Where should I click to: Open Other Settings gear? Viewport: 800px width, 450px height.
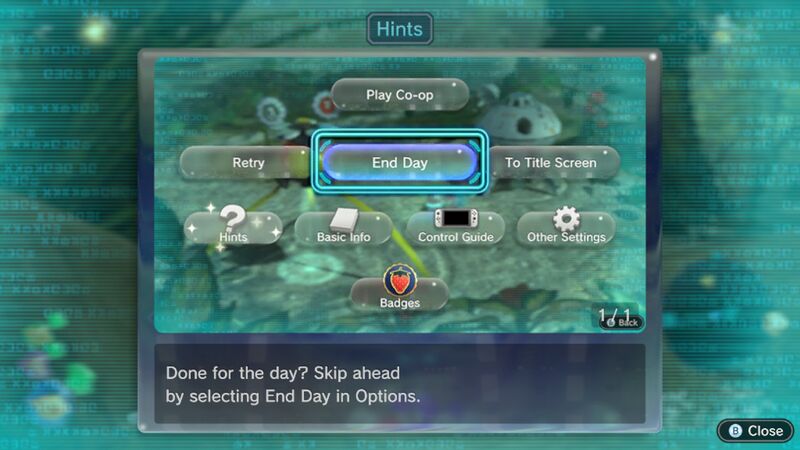567,227
